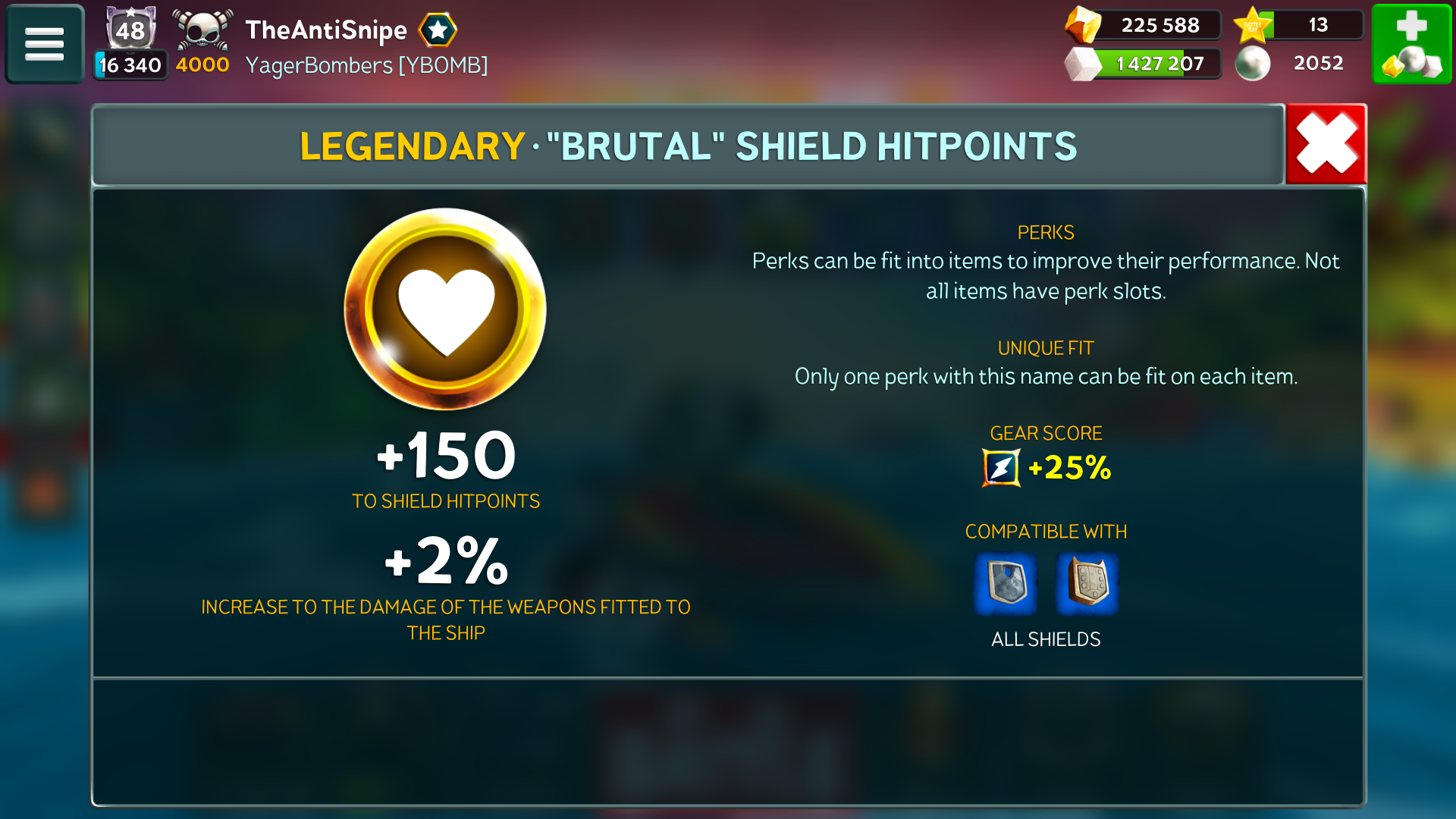Tap the gear score lightning icon
The width and height of the screenshot is (1456, 819).
click(x=1001, y=468)
